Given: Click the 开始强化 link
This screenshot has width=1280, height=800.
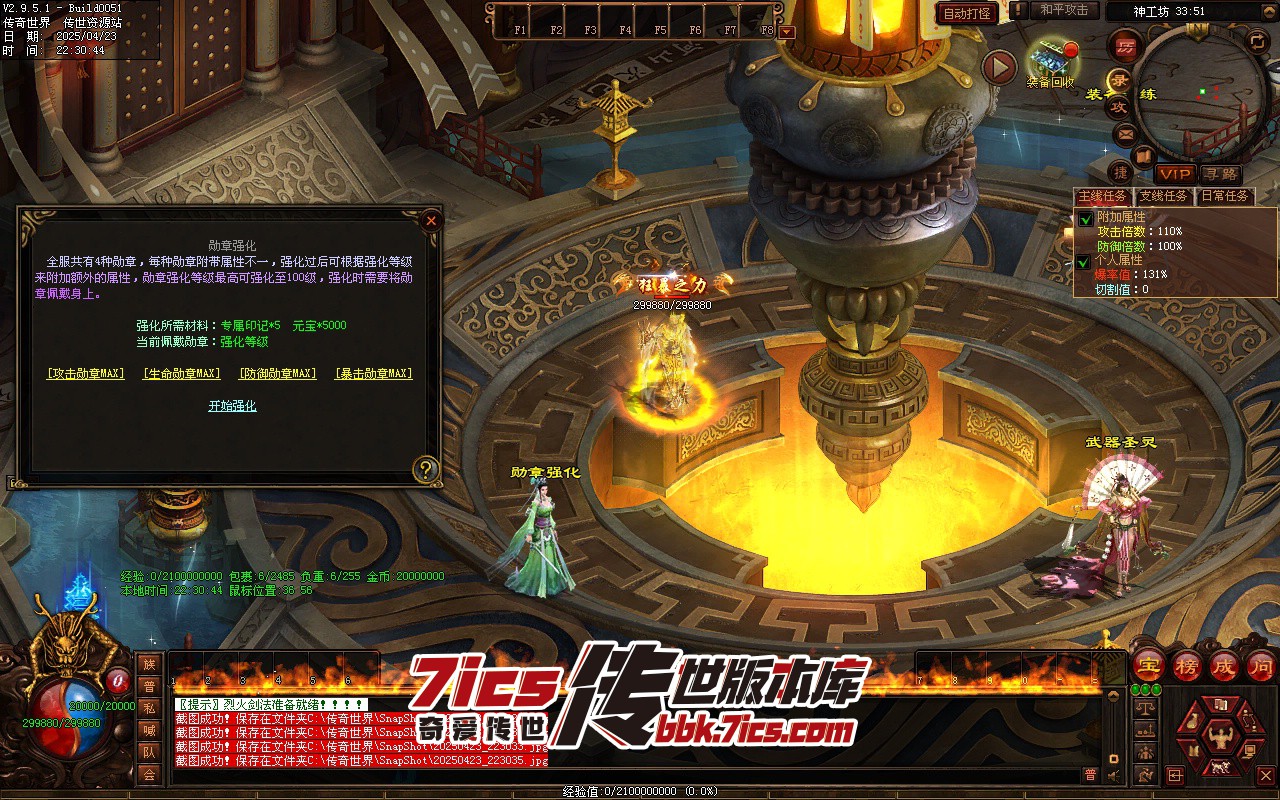Looking at the screenshot, I should click(232, 406).
